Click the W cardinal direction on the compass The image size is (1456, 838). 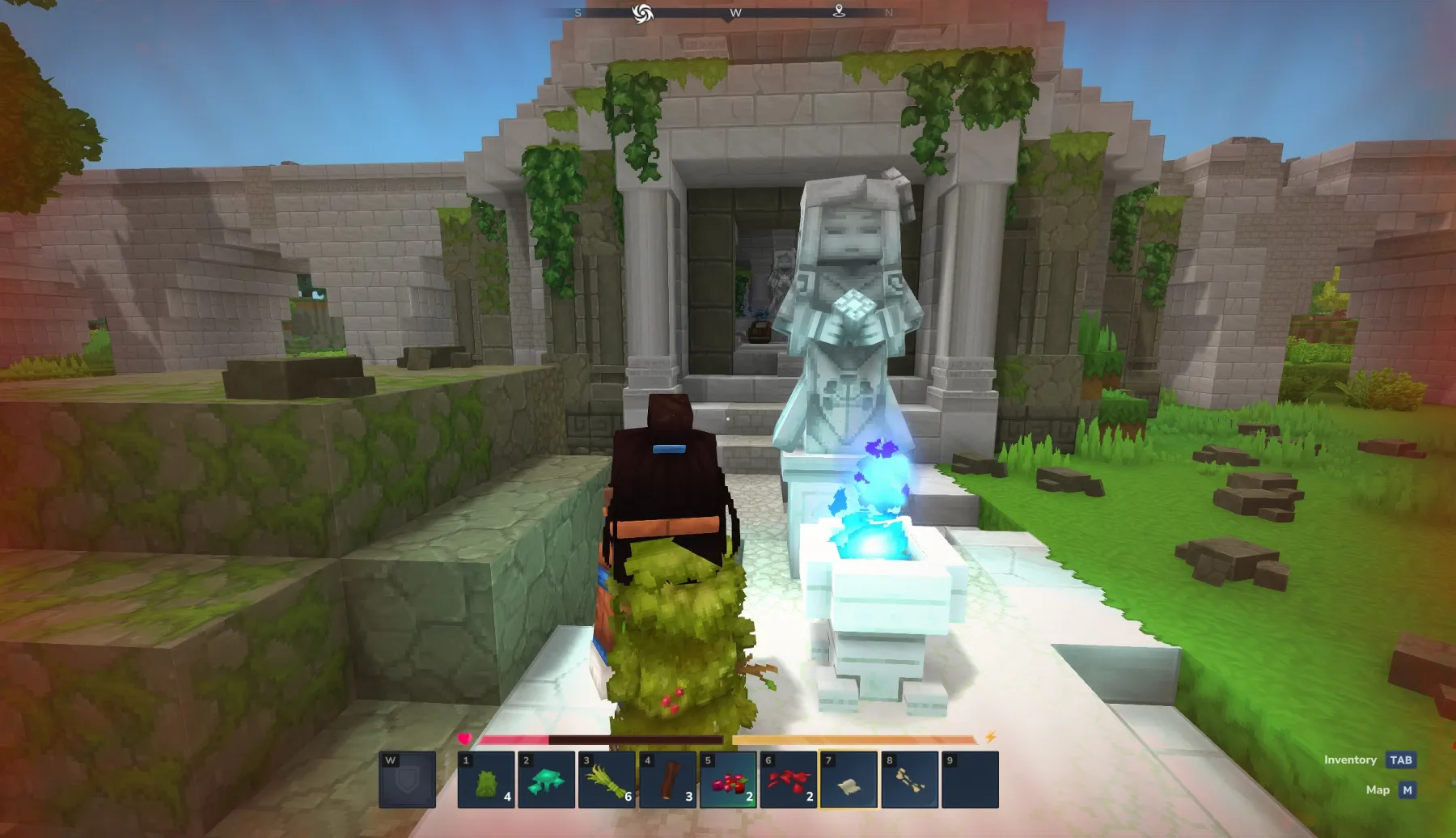[x=734, y=13]
